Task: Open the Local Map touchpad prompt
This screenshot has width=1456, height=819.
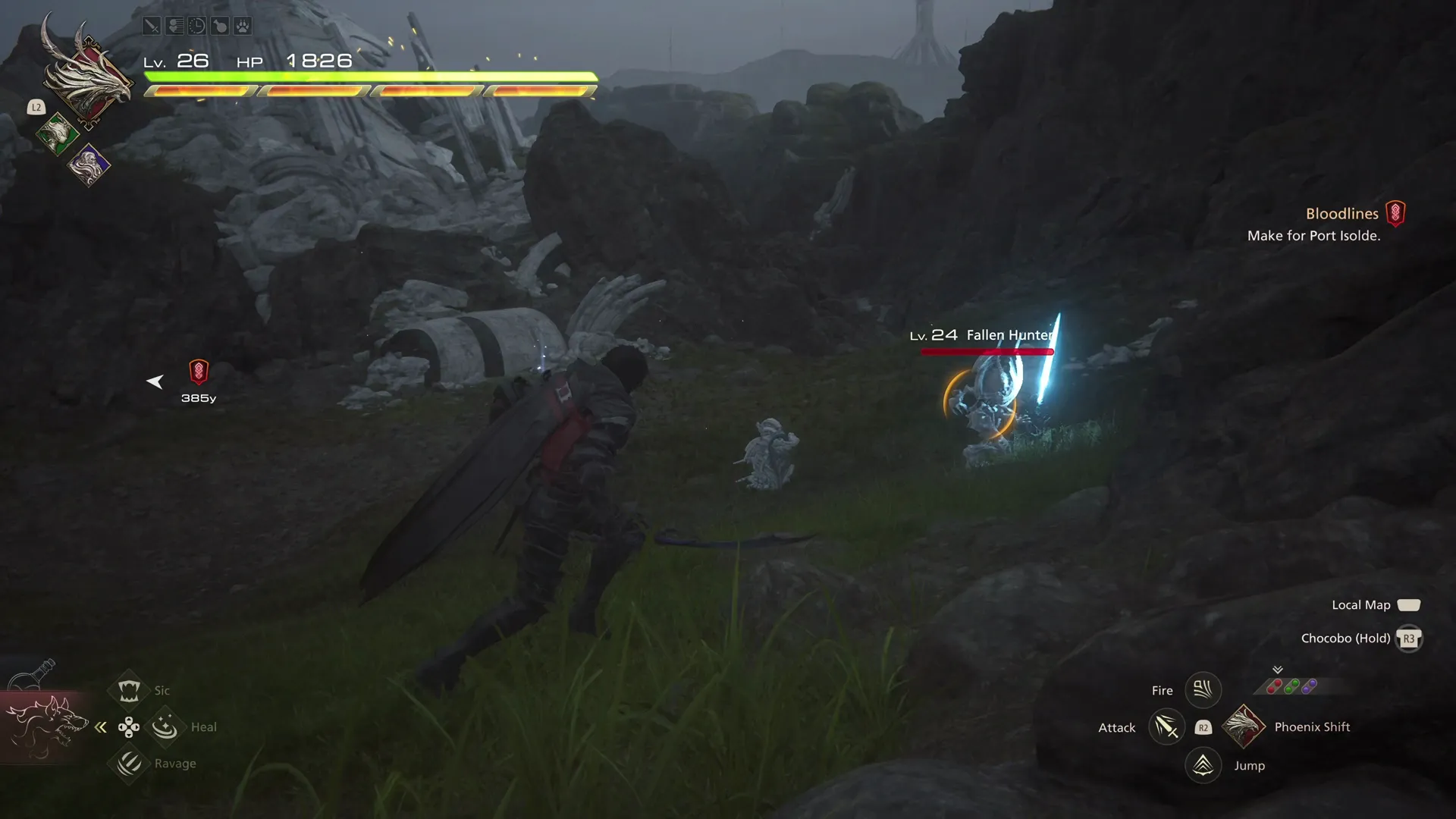Action: (x=1409, y=604)
